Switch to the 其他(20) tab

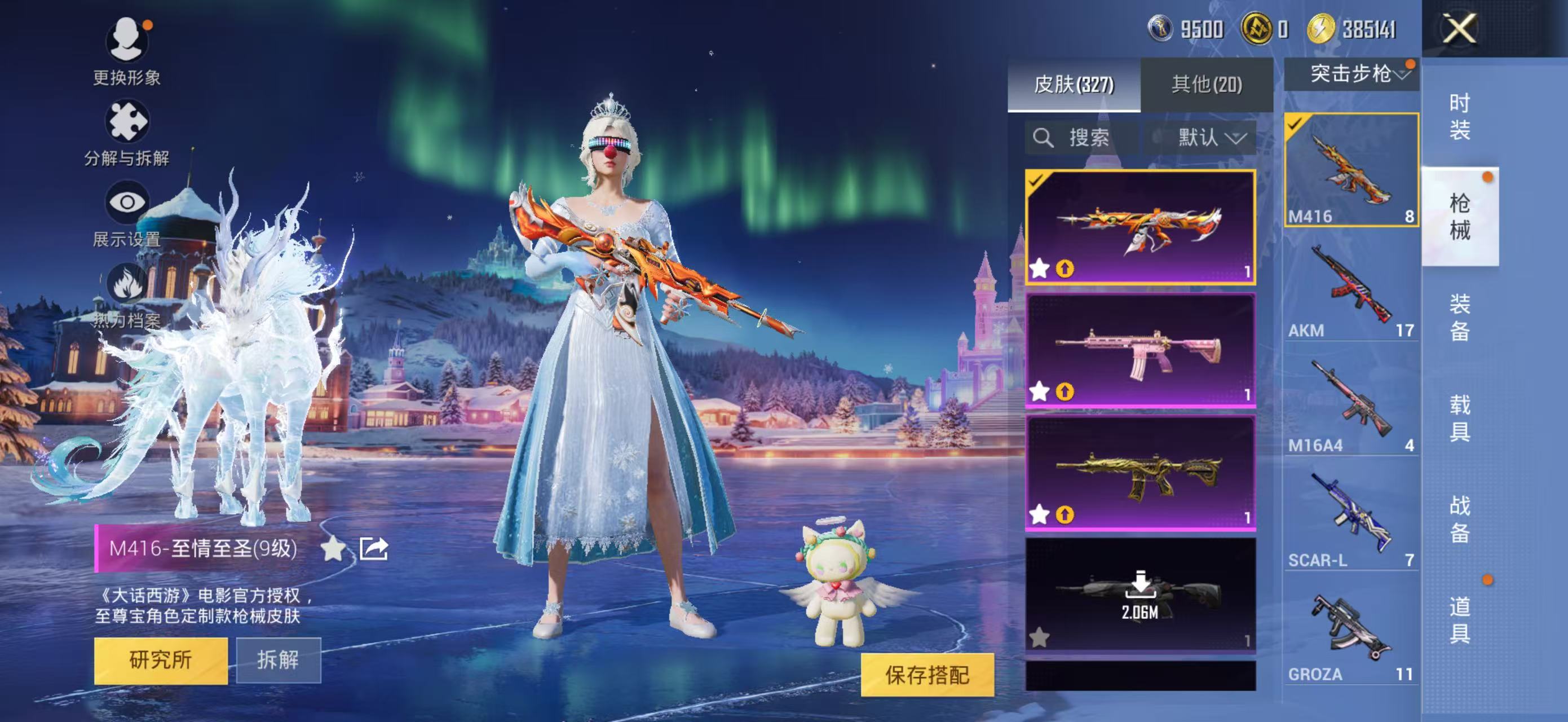[1207, 85]
